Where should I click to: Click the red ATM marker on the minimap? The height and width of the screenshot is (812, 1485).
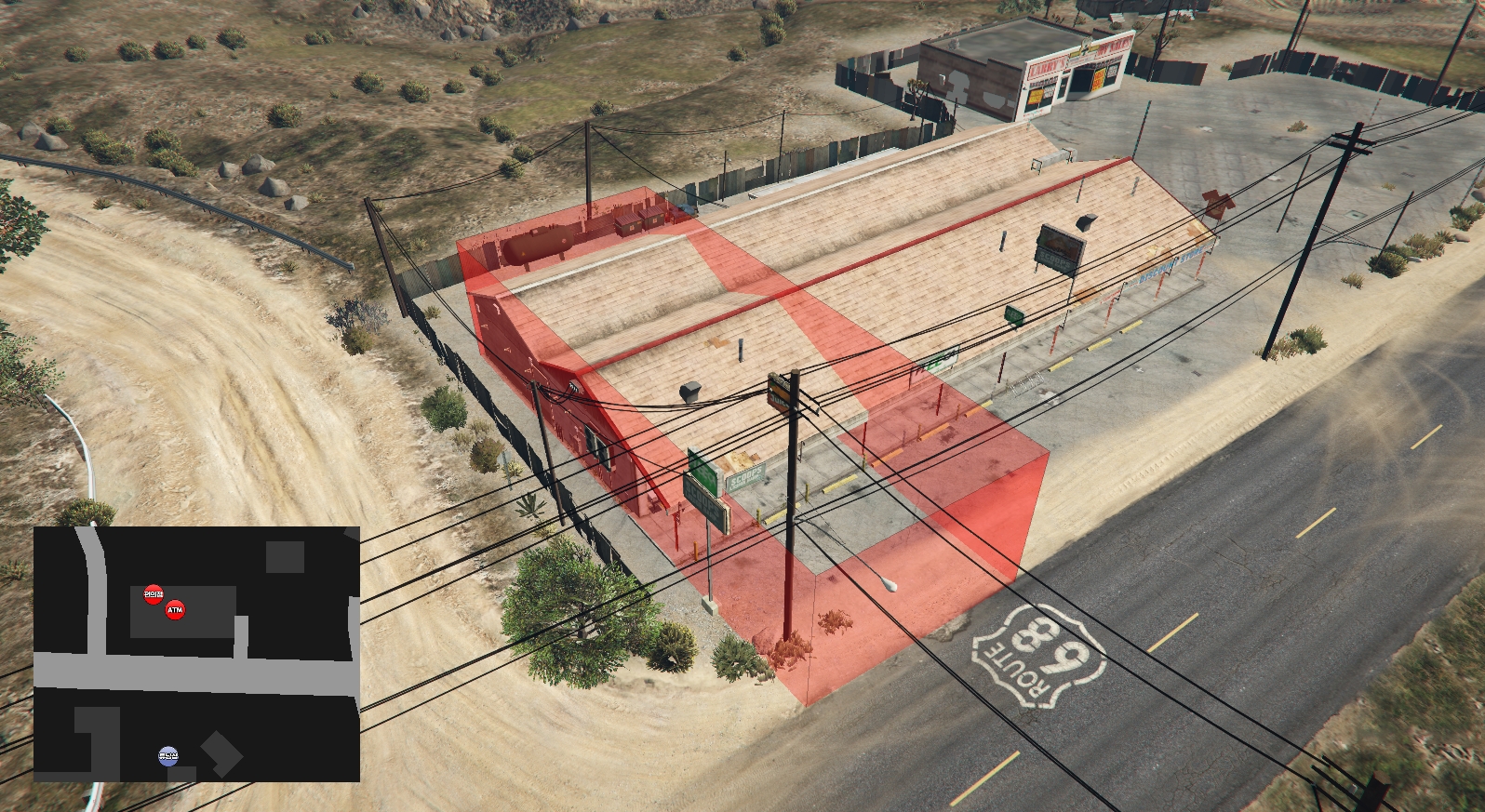(x=175, y=610)
